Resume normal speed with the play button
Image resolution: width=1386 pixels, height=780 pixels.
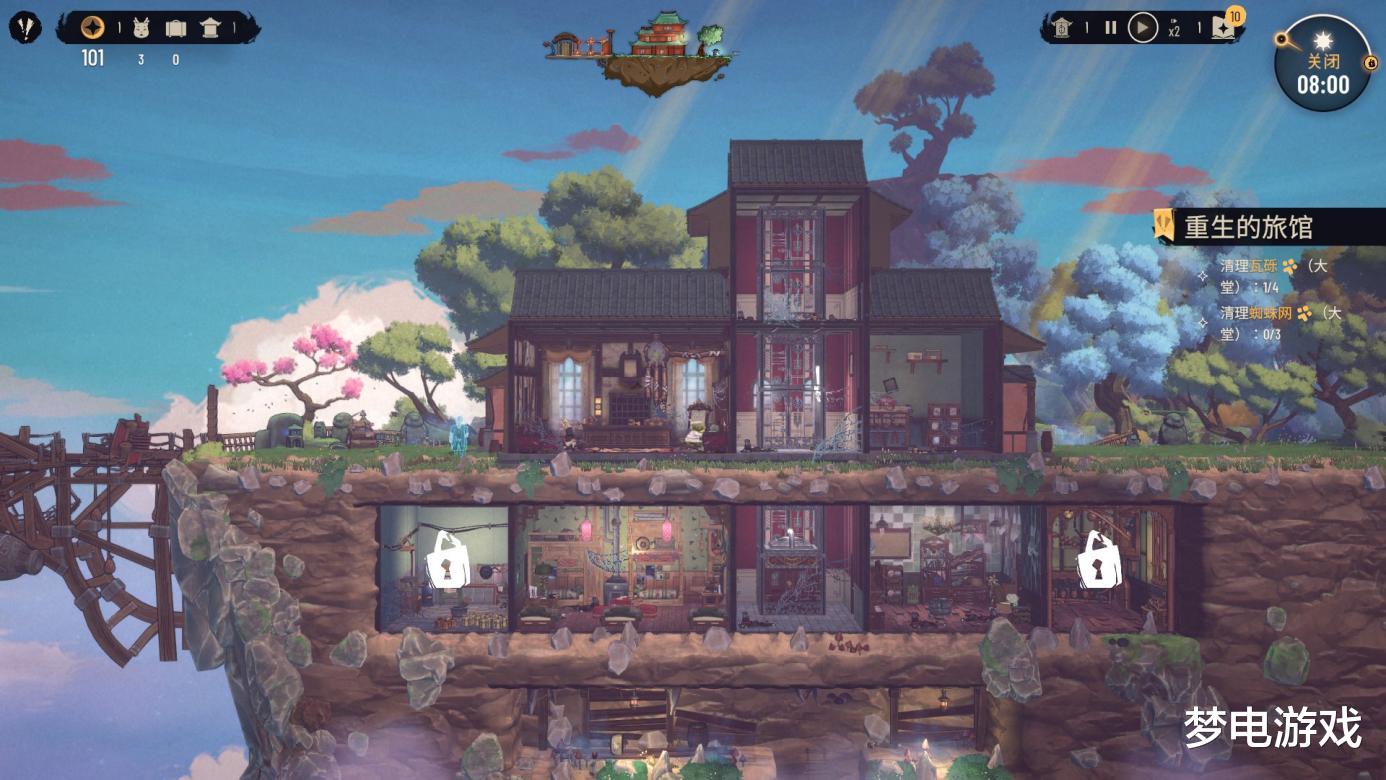pos(1142,28)
